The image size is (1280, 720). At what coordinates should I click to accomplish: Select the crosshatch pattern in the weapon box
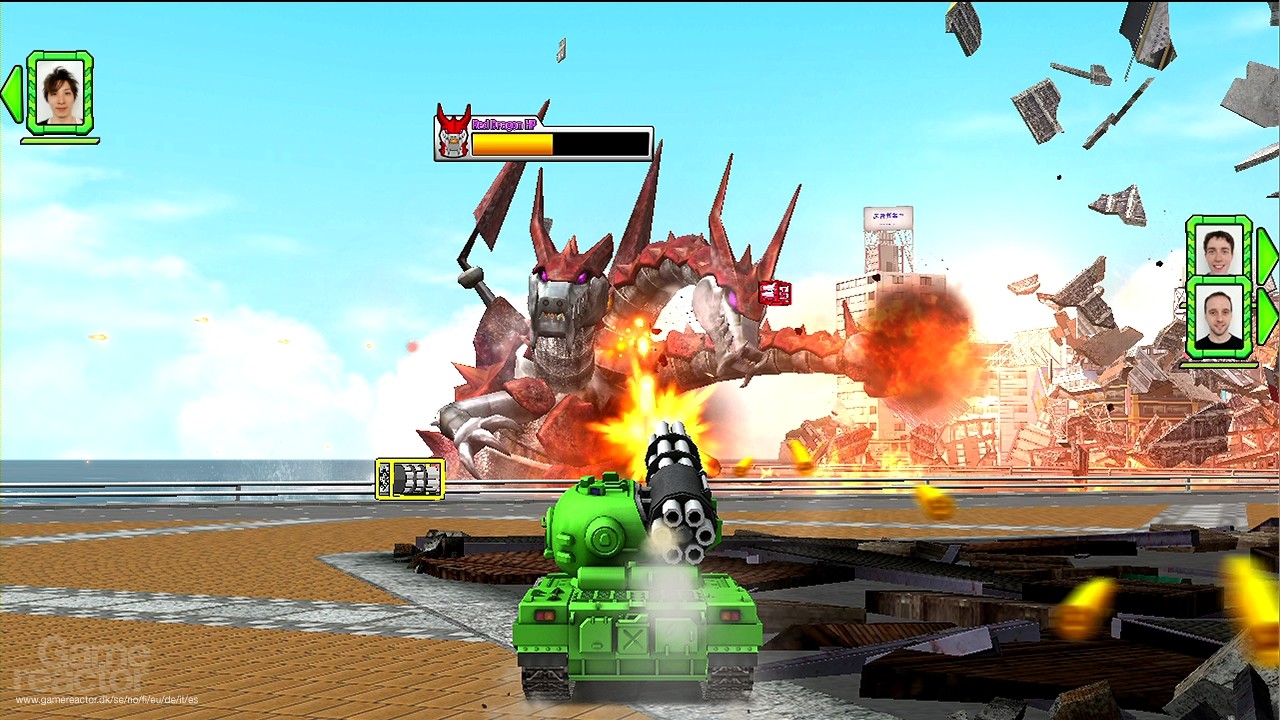(384, 479)
